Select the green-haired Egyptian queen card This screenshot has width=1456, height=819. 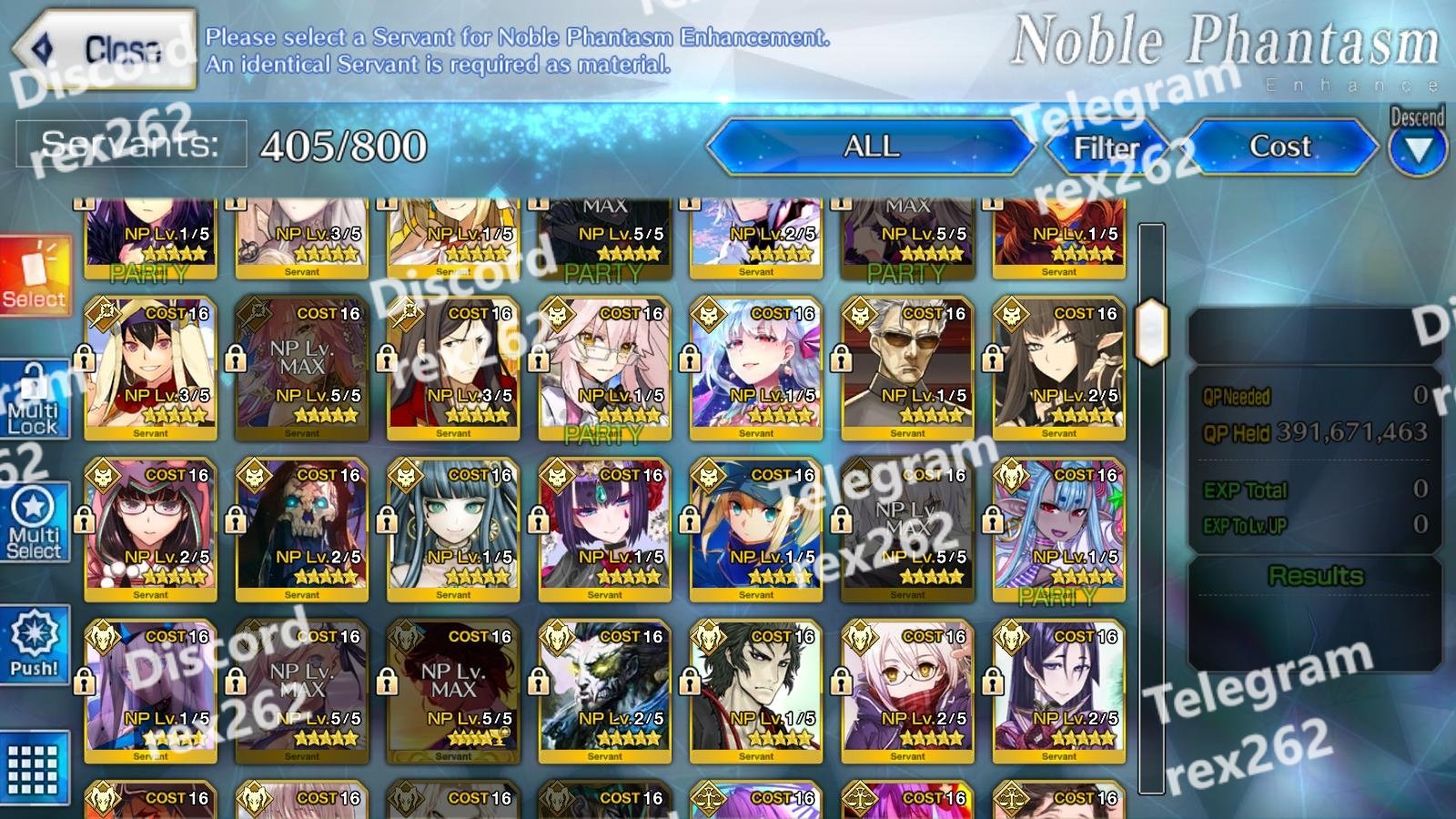tap(453, 530)
